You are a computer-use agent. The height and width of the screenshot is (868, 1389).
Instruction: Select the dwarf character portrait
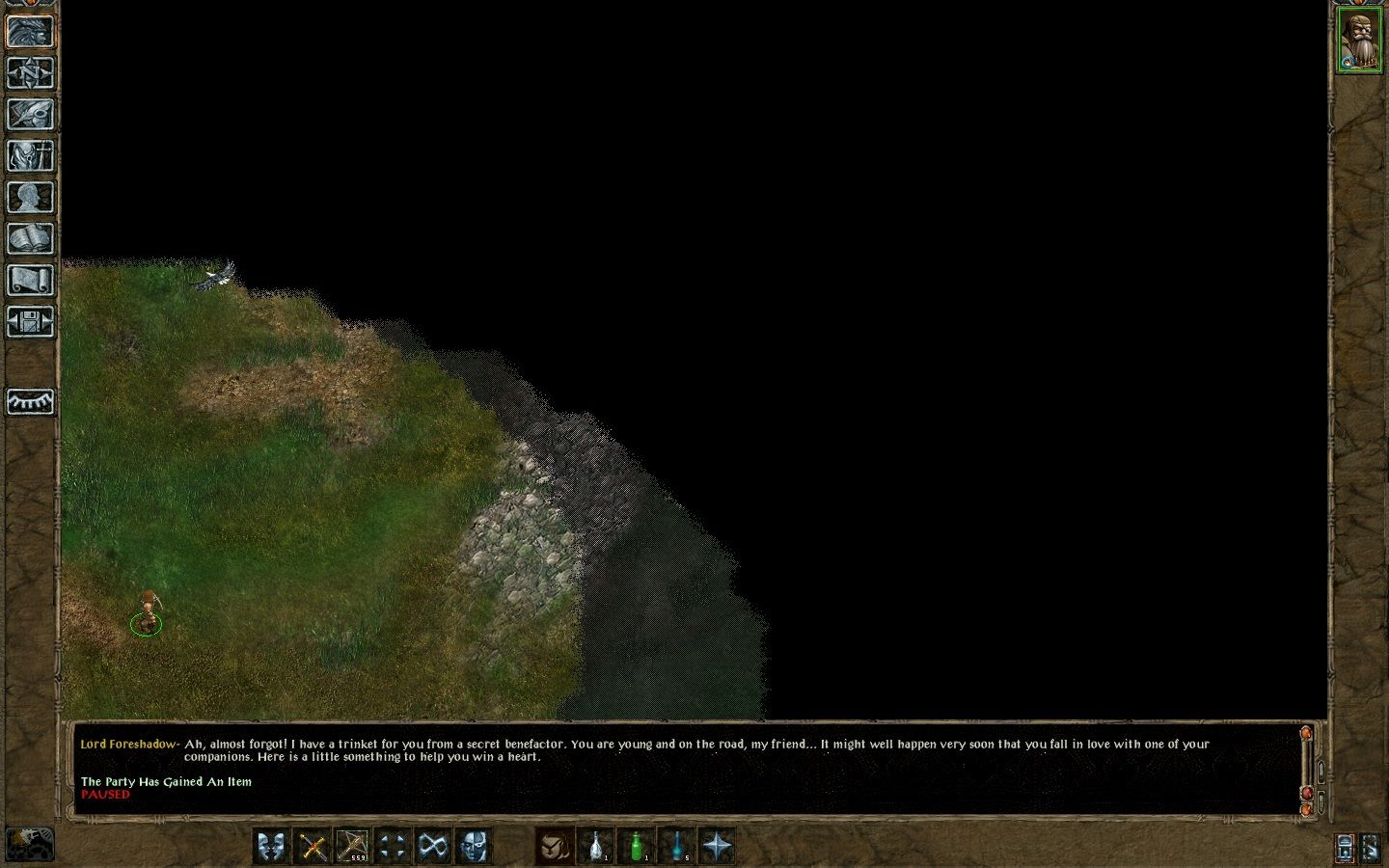(x=1358, y=41)
